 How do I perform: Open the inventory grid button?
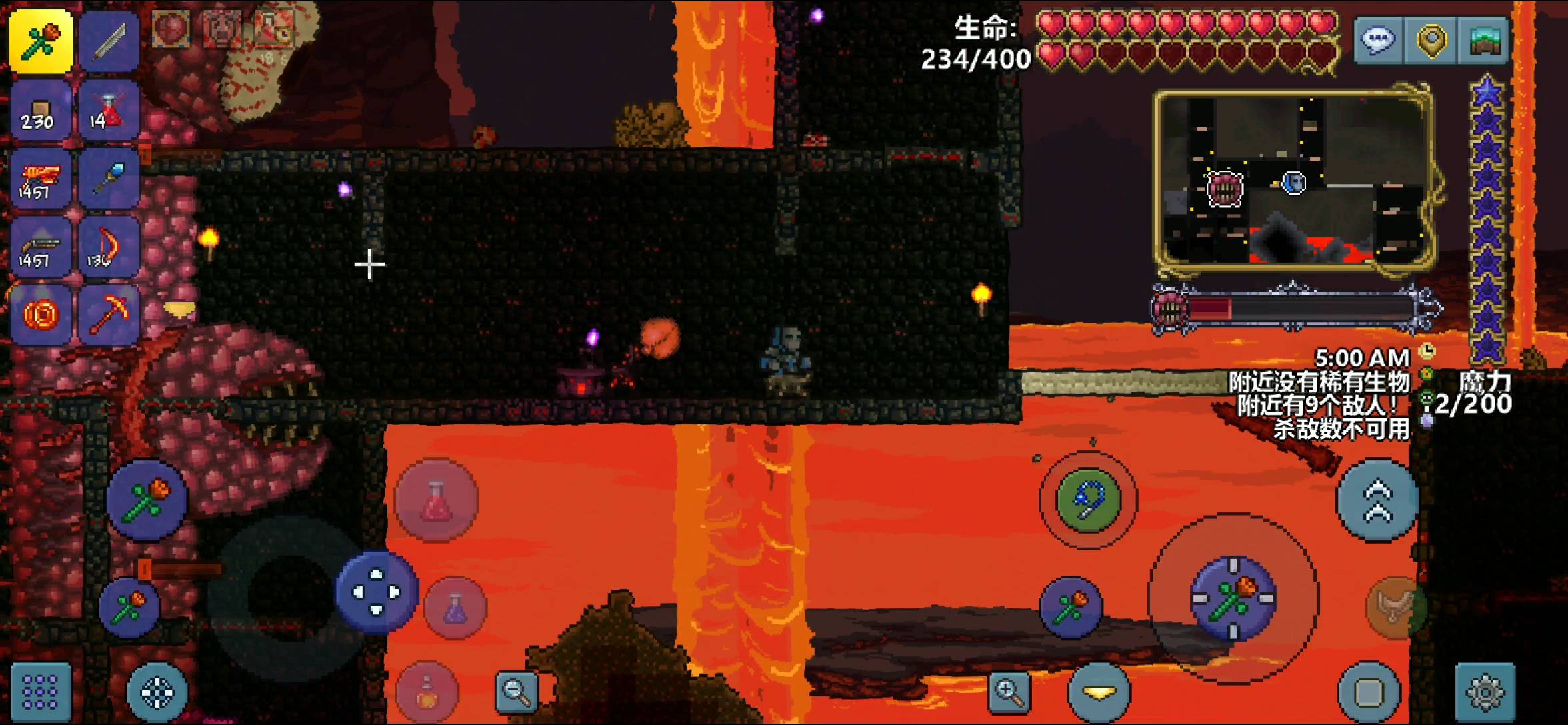click(x=40, y=693)
